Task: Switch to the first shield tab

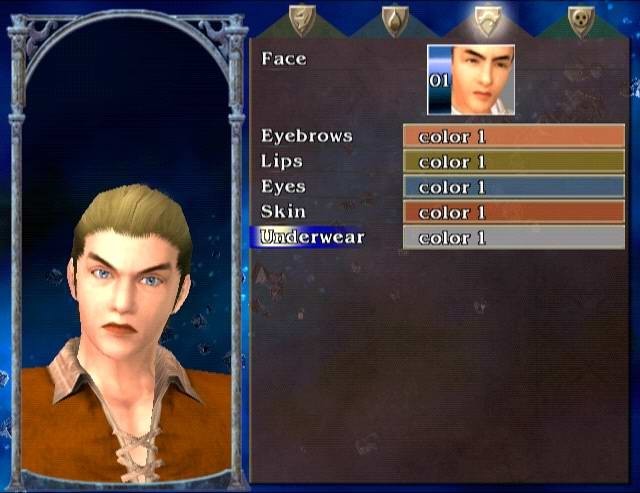Action: pyautogui.click(x=302, y=19)
